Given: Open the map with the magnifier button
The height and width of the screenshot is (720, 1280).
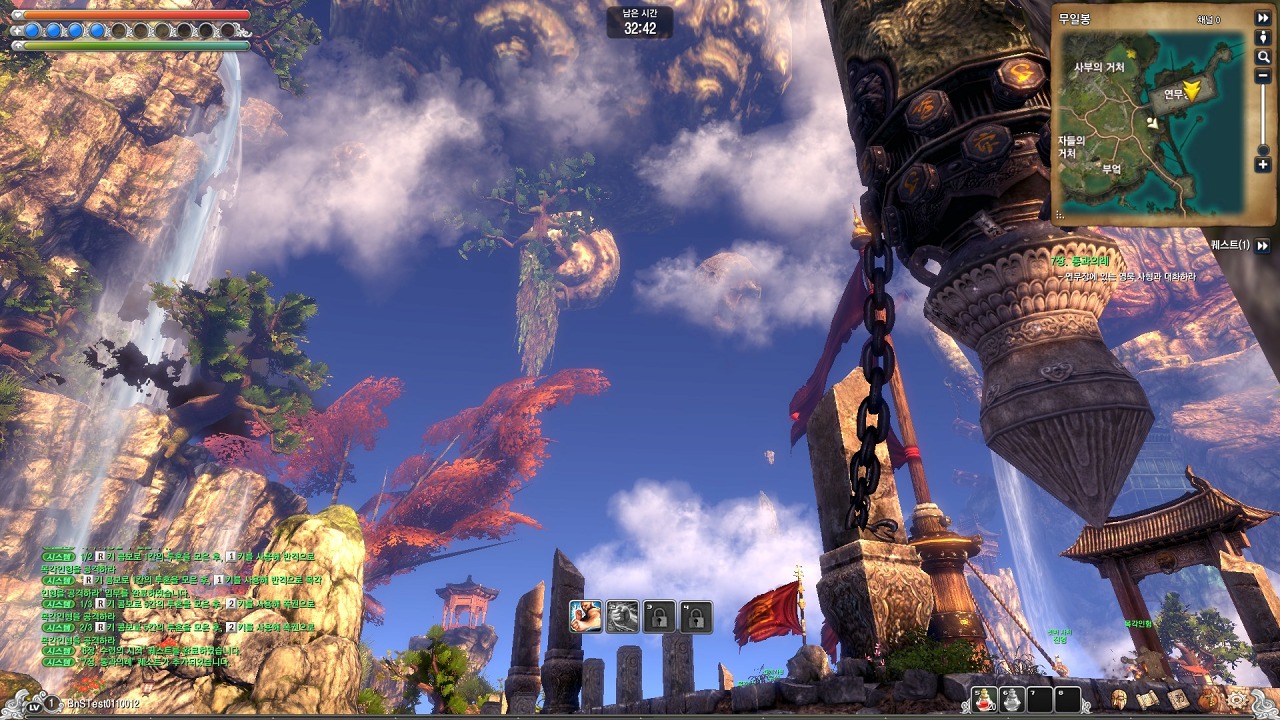Looking at the screenshot, I should tap(1263, 57).
